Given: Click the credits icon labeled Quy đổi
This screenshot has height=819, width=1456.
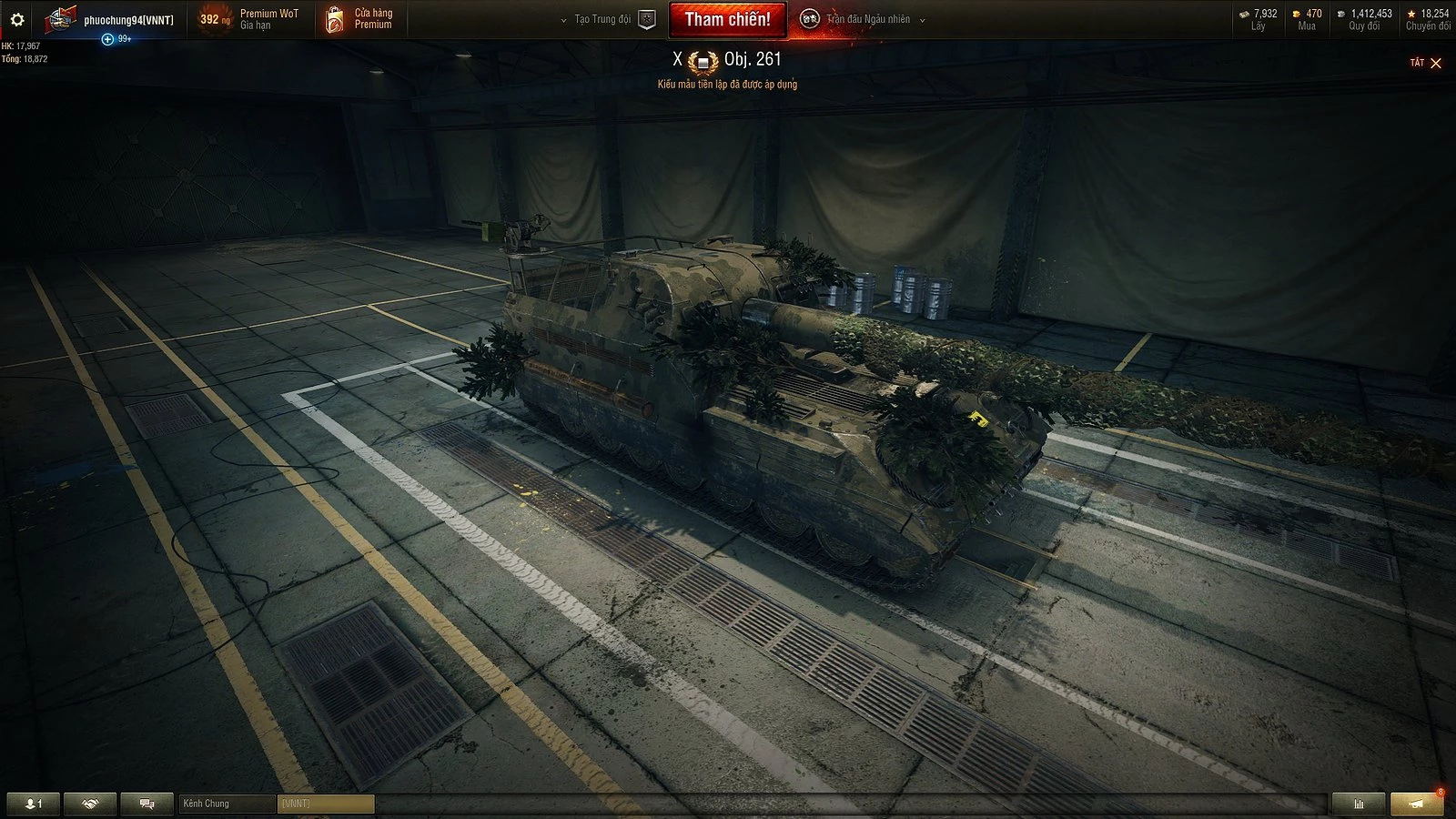Looking at the screenshot, I should point(1340,13).
